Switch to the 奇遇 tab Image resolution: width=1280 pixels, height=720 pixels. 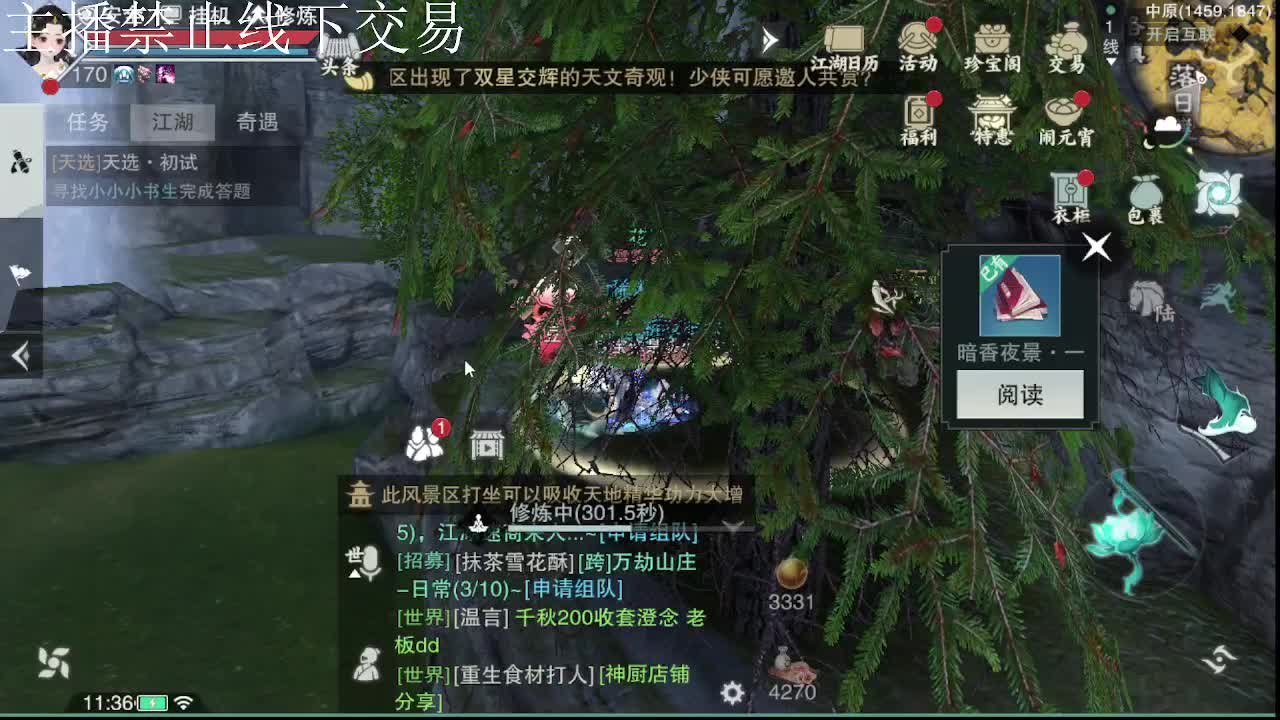(258, 122)
